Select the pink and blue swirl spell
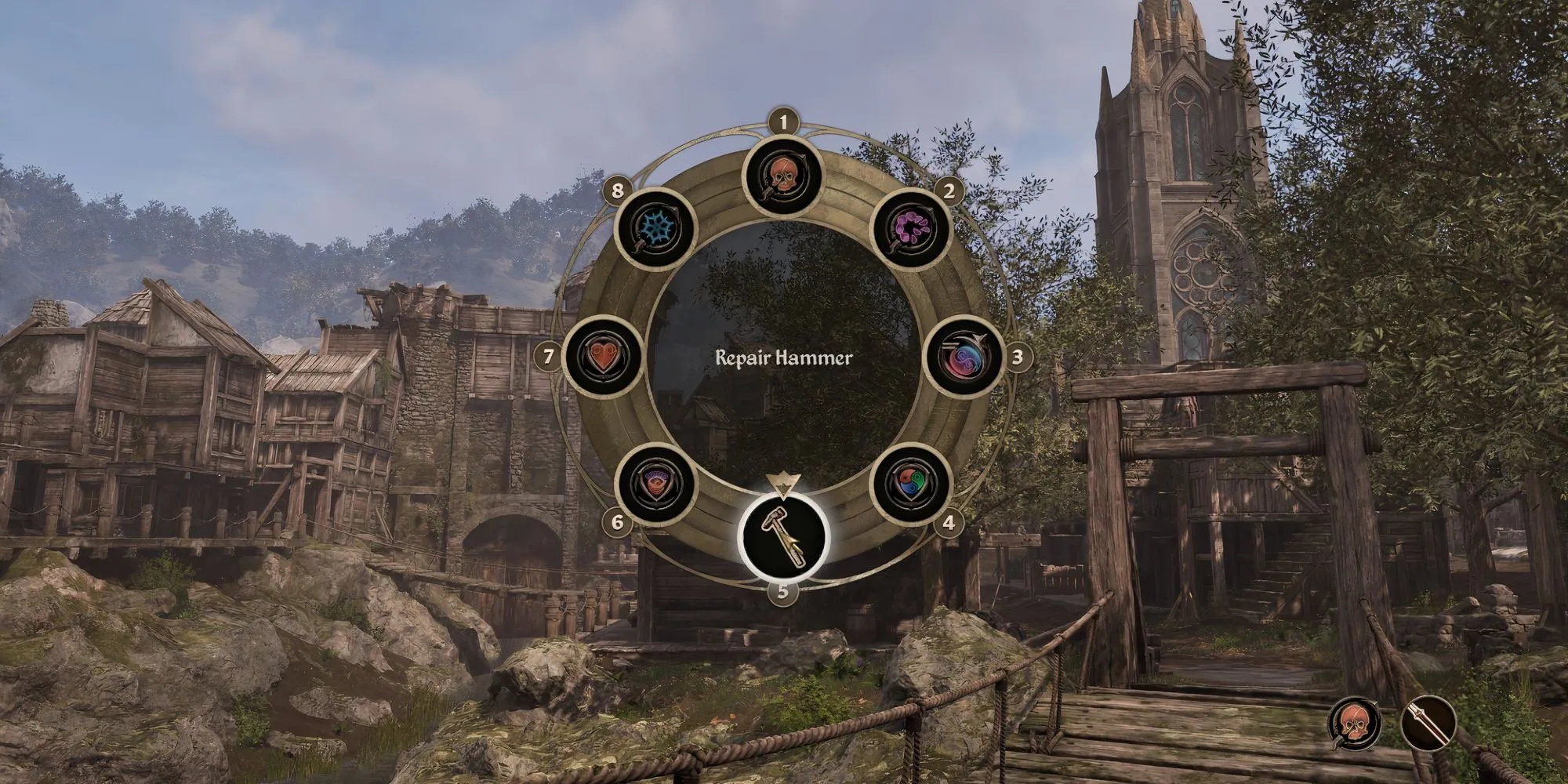The width and height of the screenshot is (1568, 784). click(x=964, y=358)
